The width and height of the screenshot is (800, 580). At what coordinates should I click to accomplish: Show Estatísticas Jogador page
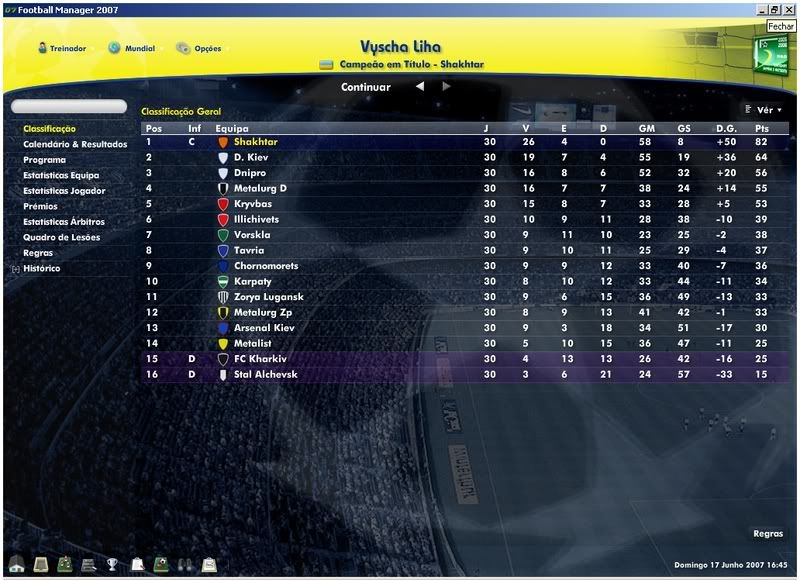(64, 191)
